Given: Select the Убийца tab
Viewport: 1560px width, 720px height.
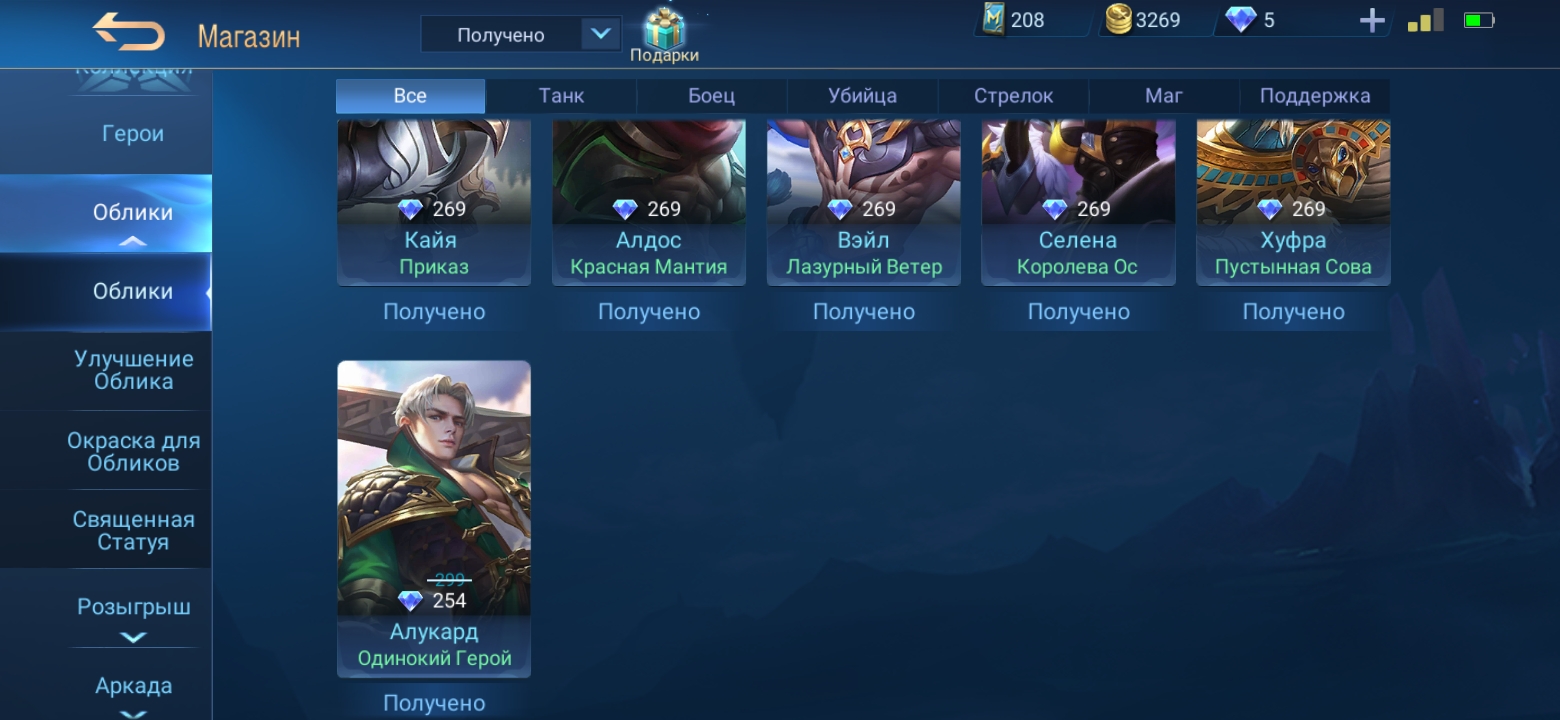Looking at the screenshot, I should pos(862,96).
